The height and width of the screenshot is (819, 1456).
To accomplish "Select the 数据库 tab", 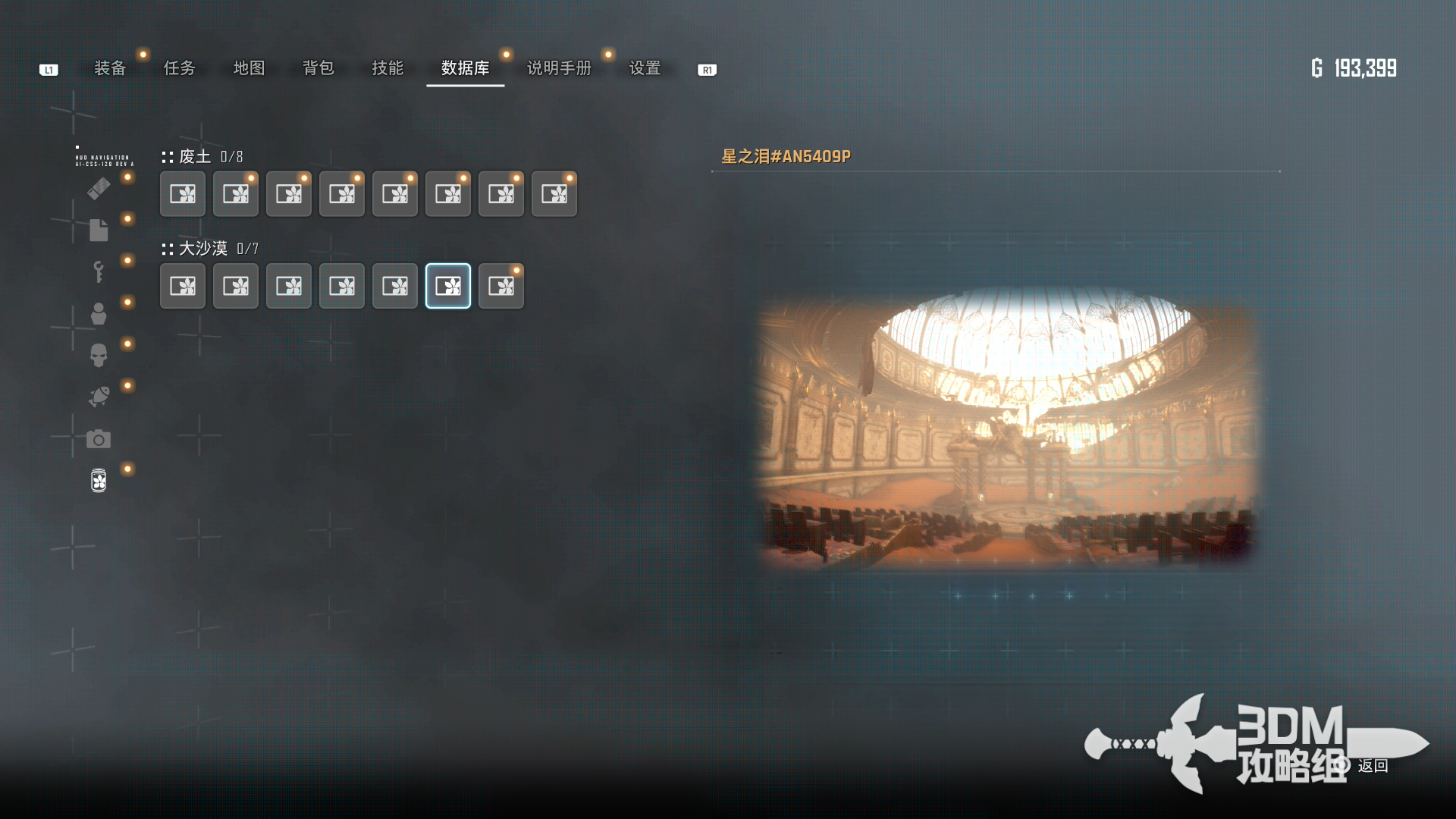I will 465,68.
